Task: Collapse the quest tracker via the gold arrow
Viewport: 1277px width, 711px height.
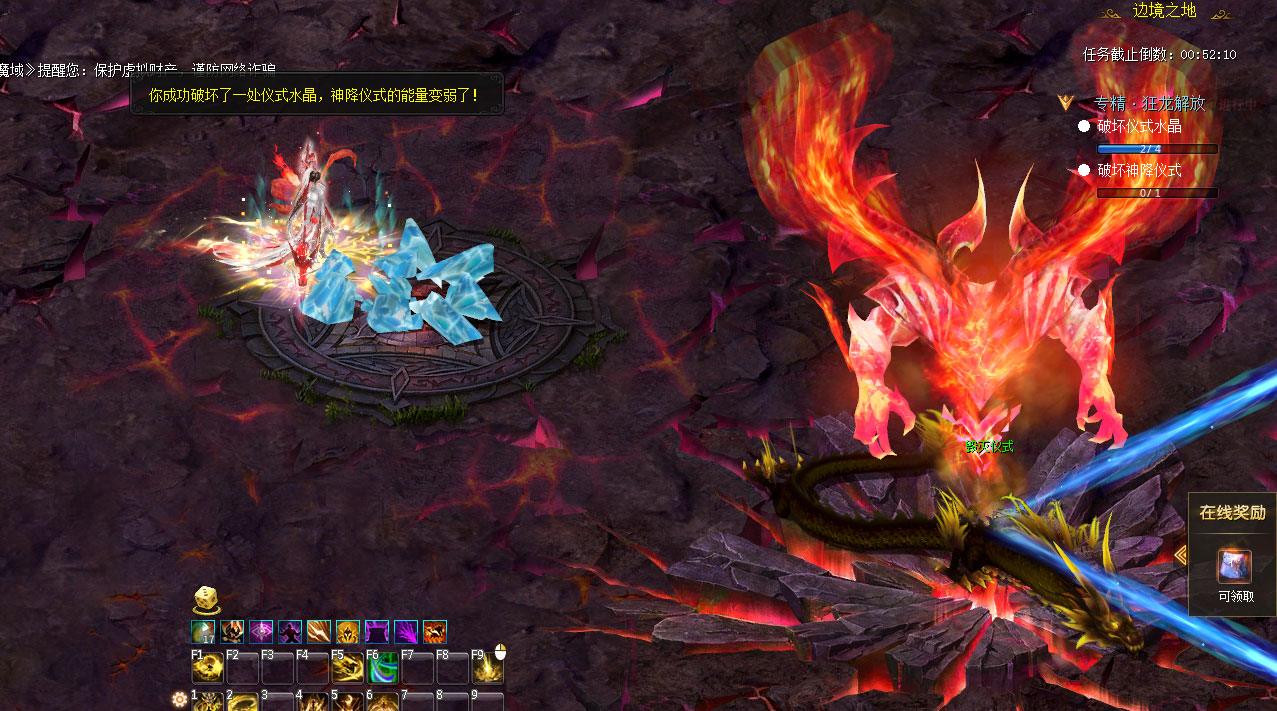Action: click(x=1067, y=102)
